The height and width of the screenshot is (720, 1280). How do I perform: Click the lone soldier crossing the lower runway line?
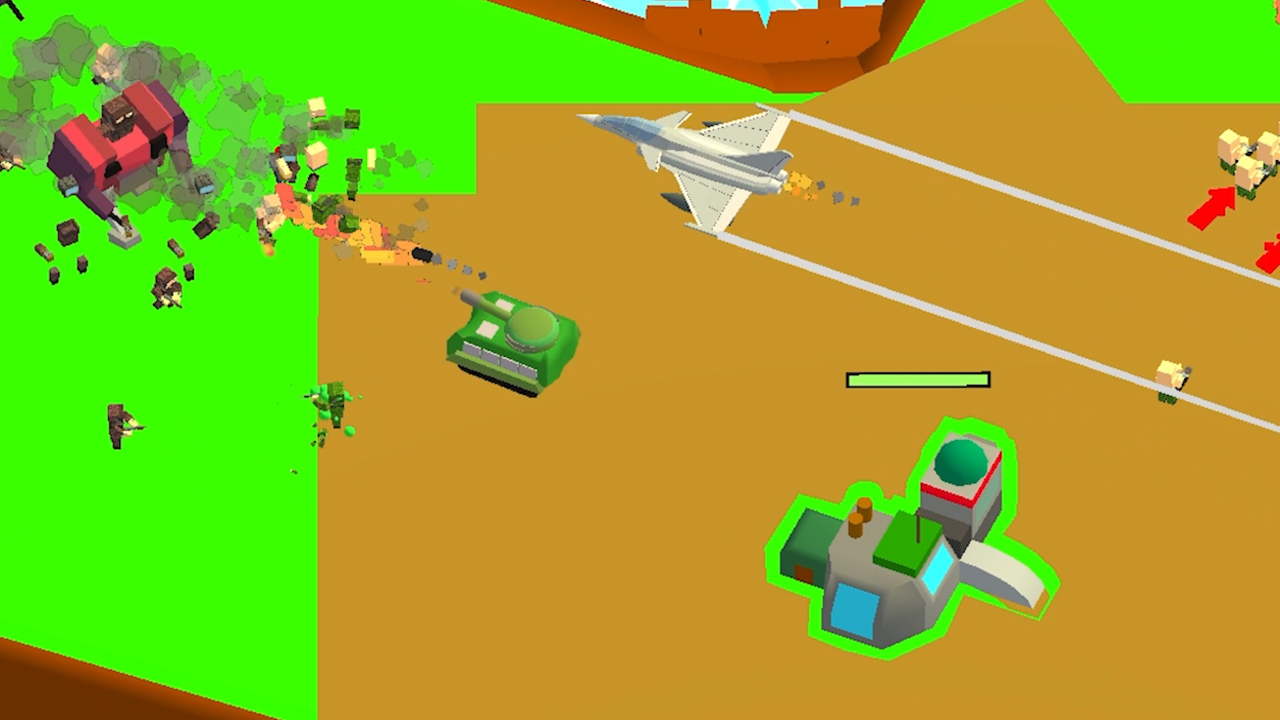(x=1168, y=378)
